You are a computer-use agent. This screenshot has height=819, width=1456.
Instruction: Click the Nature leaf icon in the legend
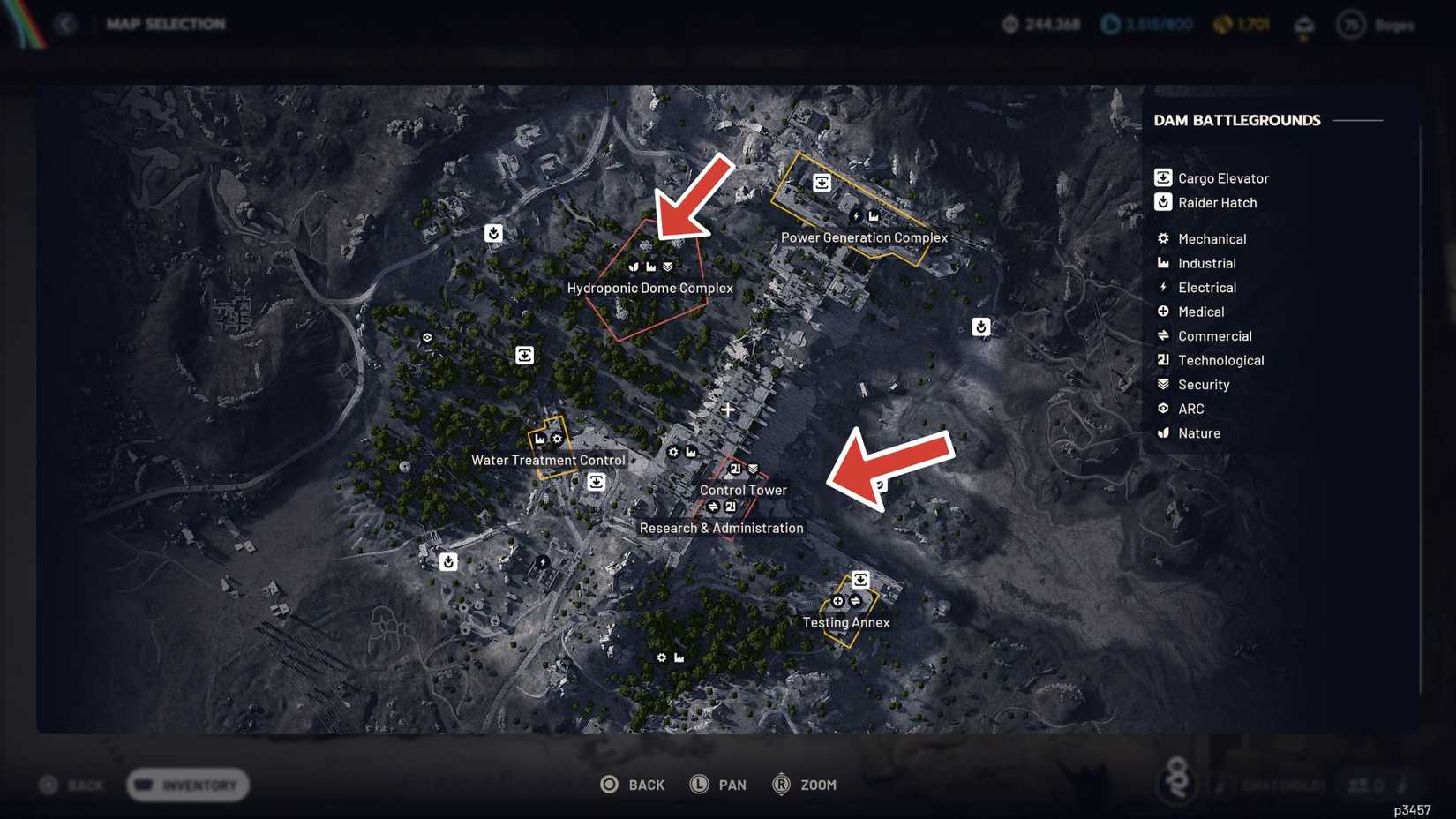tap(1163, 432)
